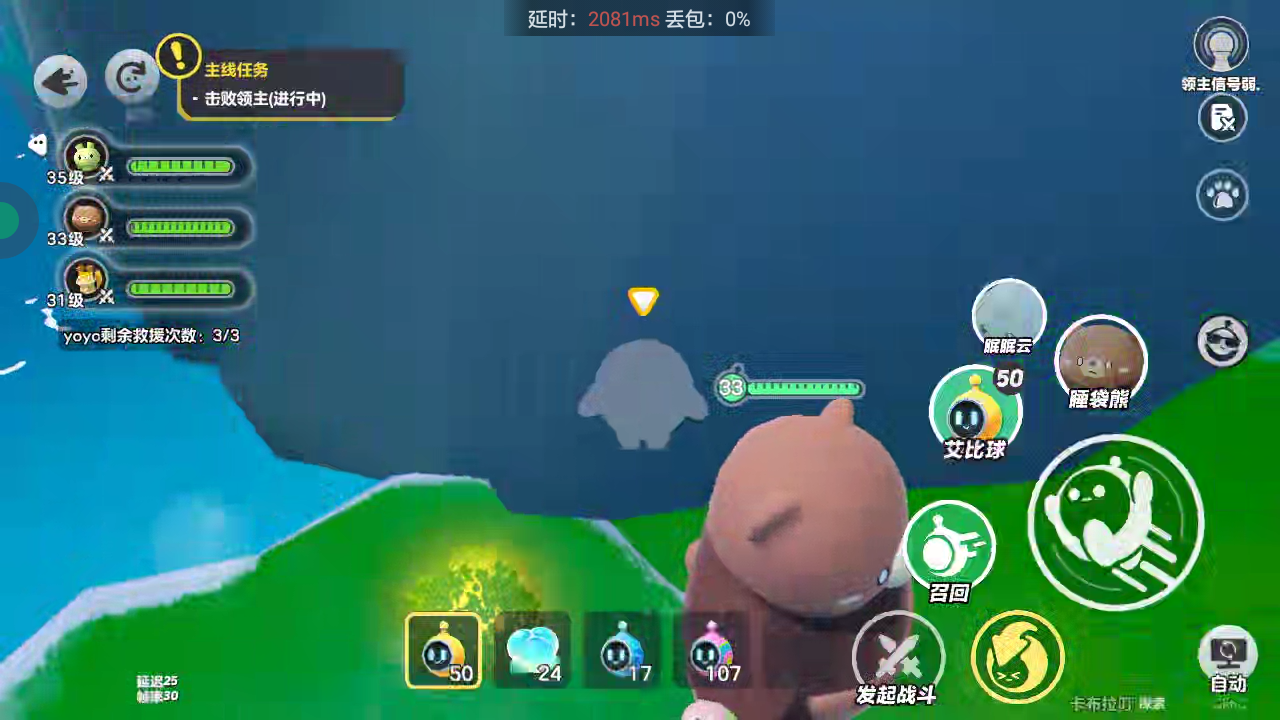1280x720 pixels.
Task: Toggle 自动 auto mode
Action: click(1227, 661)
